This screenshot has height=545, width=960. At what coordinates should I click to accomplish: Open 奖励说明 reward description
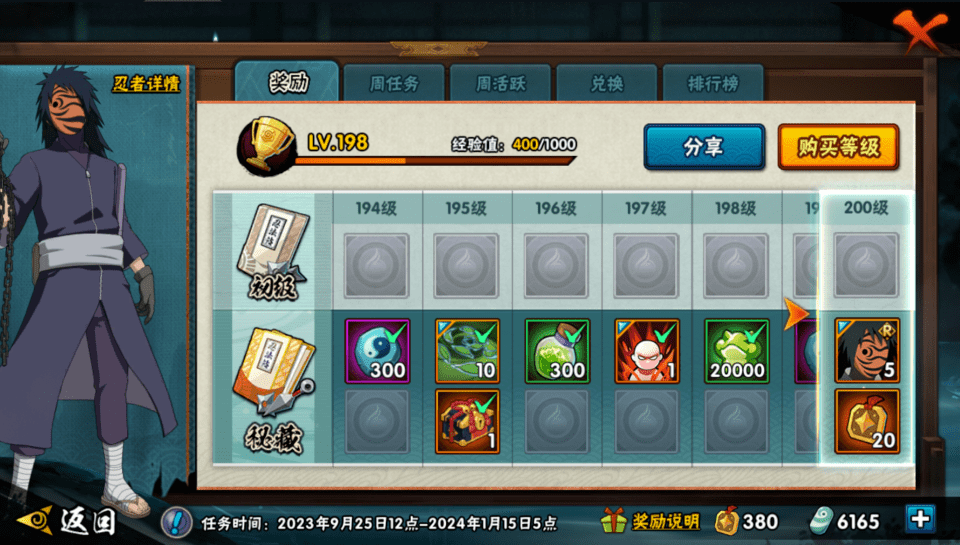(x=650, y=521)
